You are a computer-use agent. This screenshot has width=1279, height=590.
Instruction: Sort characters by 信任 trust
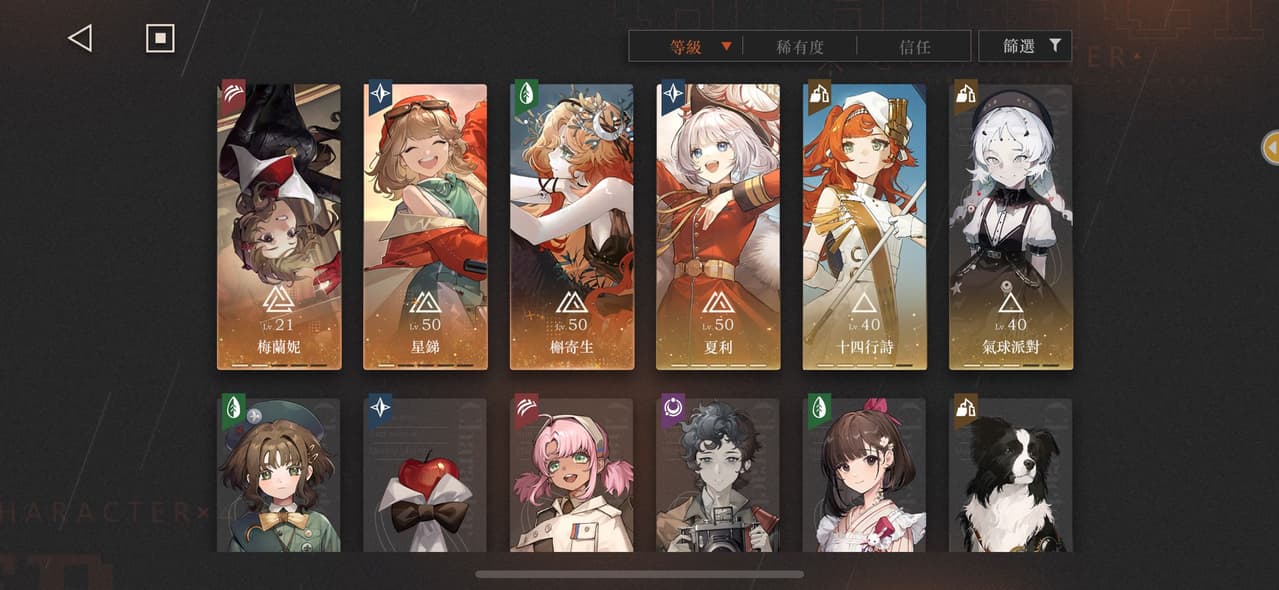pos(914,46)
